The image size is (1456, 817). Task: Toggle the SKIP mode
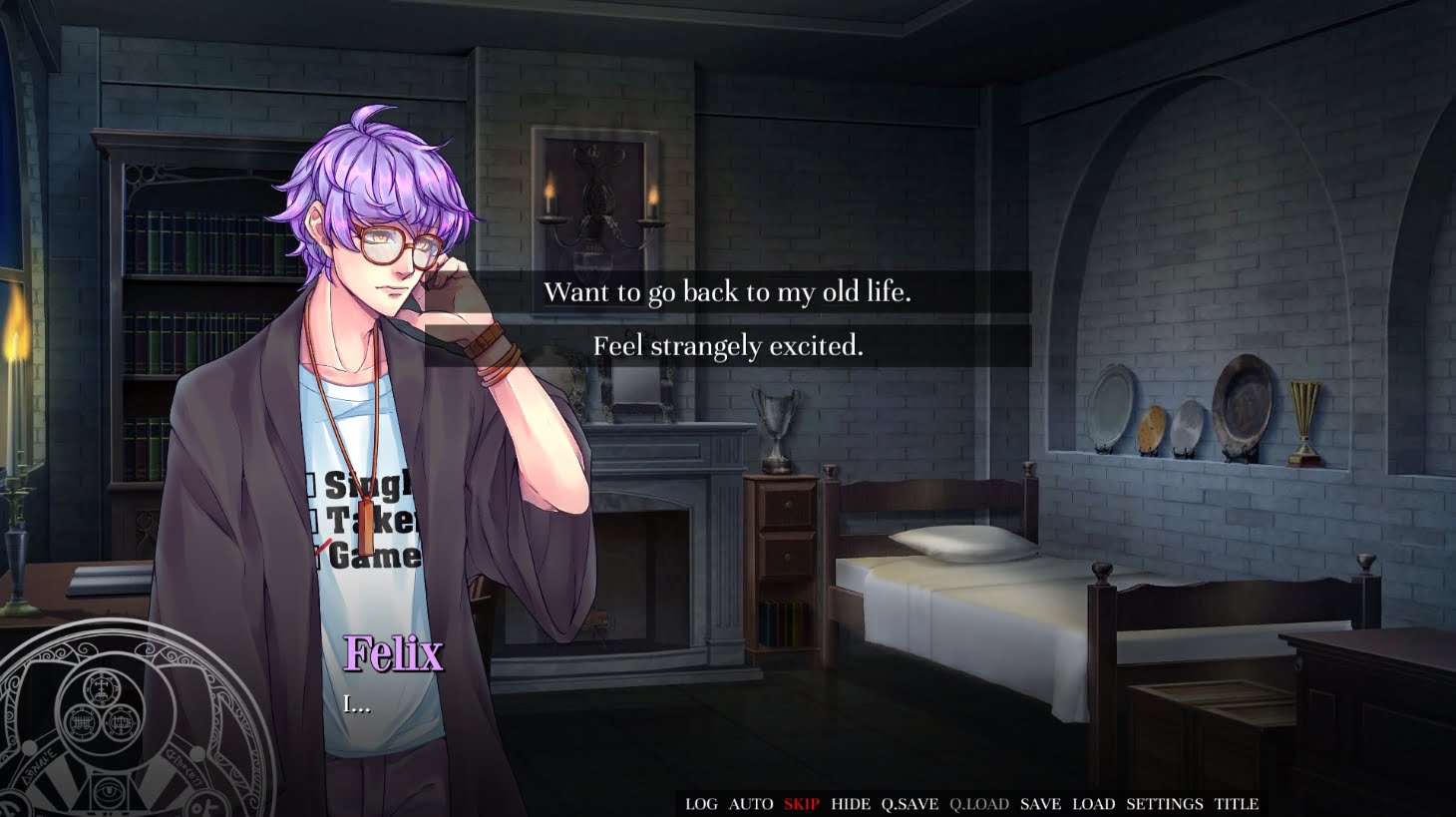point(801,804)
